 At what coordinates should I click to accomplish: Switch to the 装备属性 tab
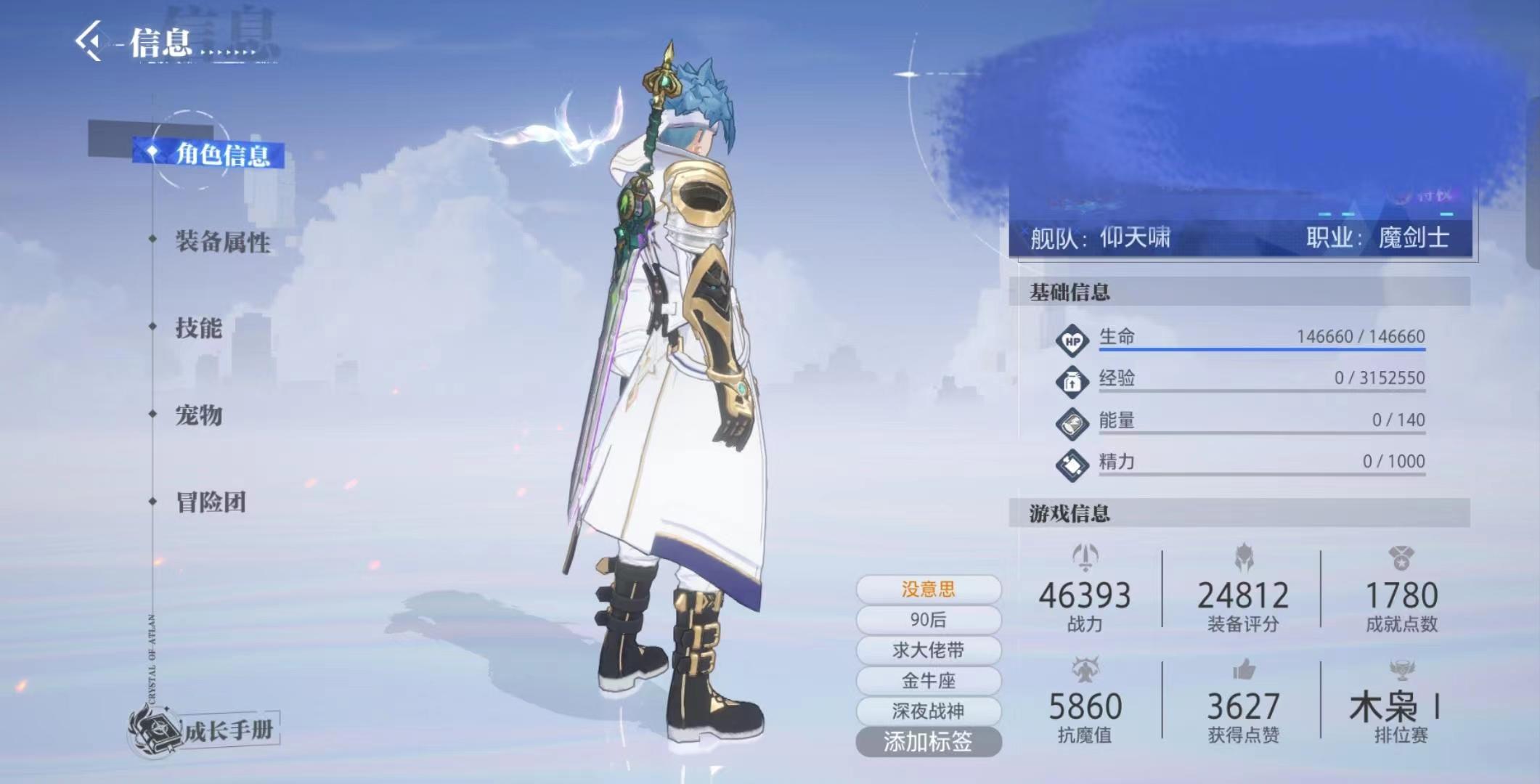(222, 242)
